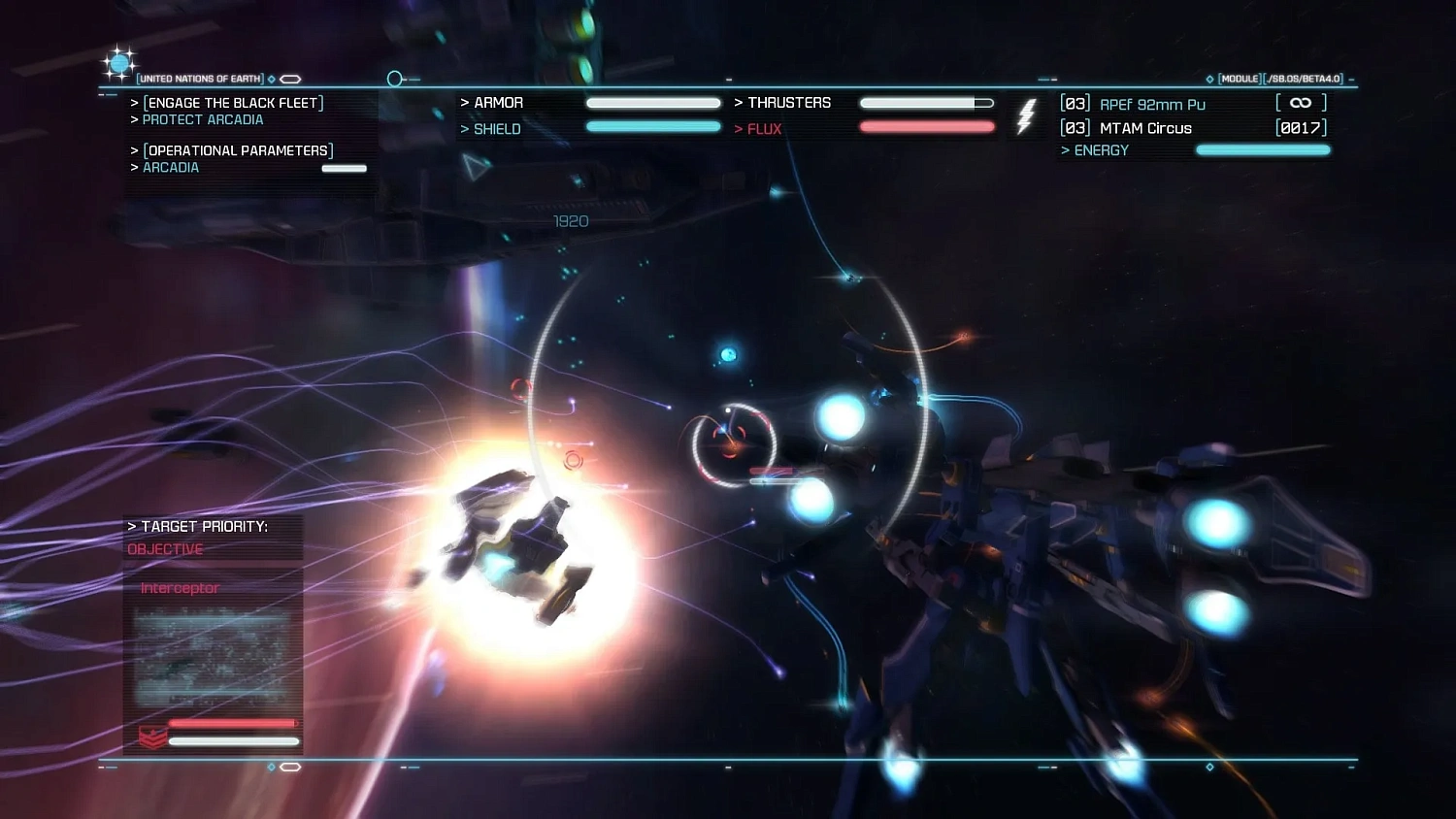Select the RPEf 92mm Pu weapon entry
The image size is (1456, 819).
pyautogui.click(x=1151, y=103)
